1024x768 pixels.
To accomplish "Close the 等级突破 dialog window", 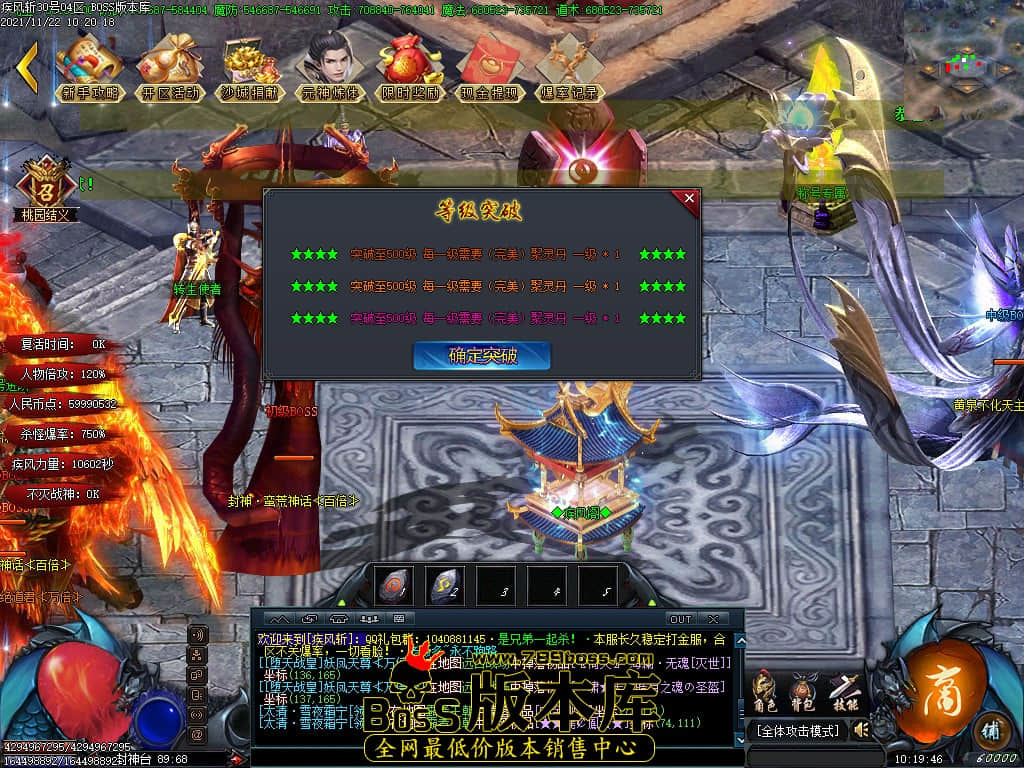I will 689,199.
